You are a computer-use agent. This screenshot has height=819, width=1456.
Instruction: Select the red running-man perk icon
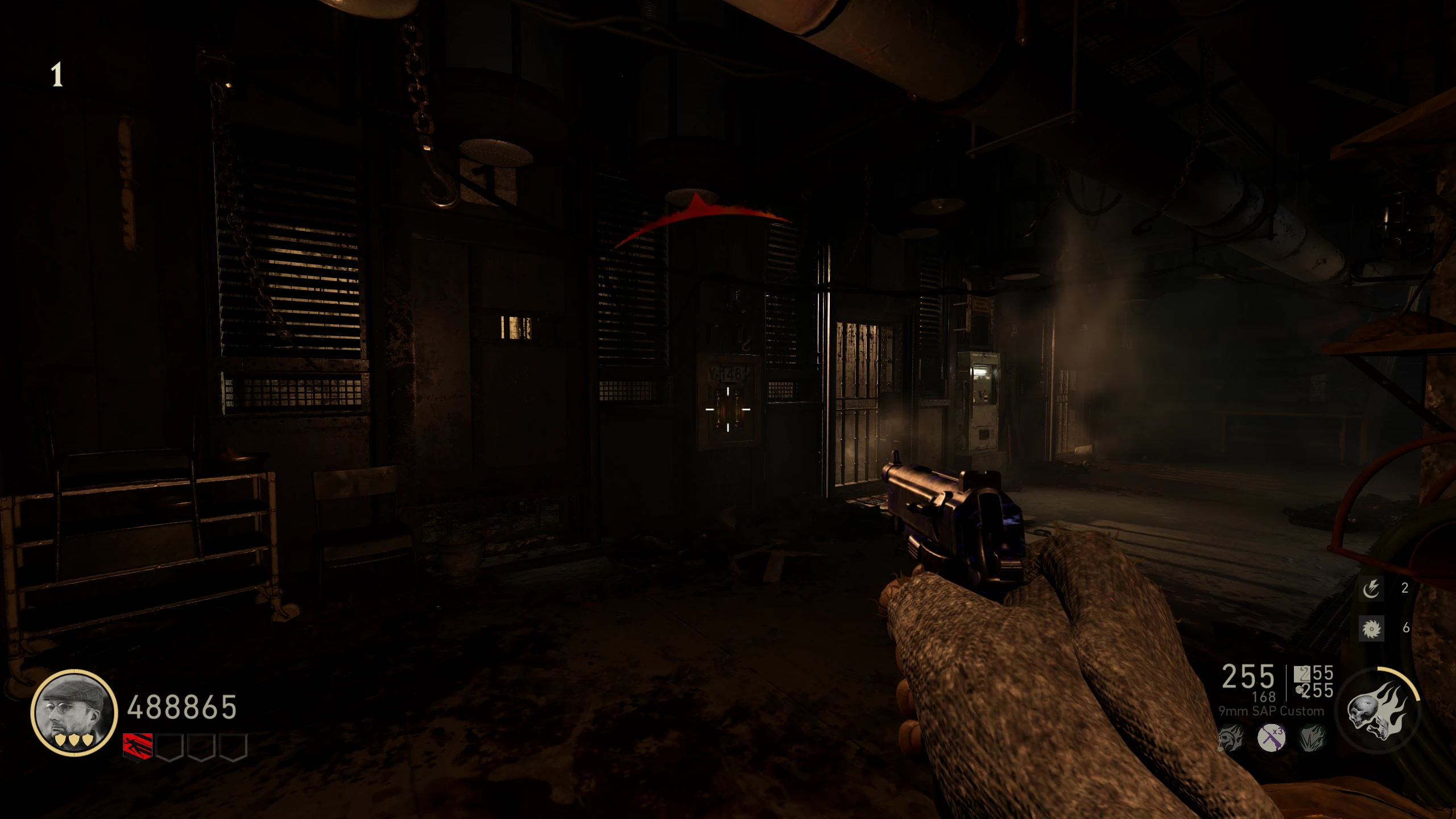pyautogui.click(x=138, y=746)
